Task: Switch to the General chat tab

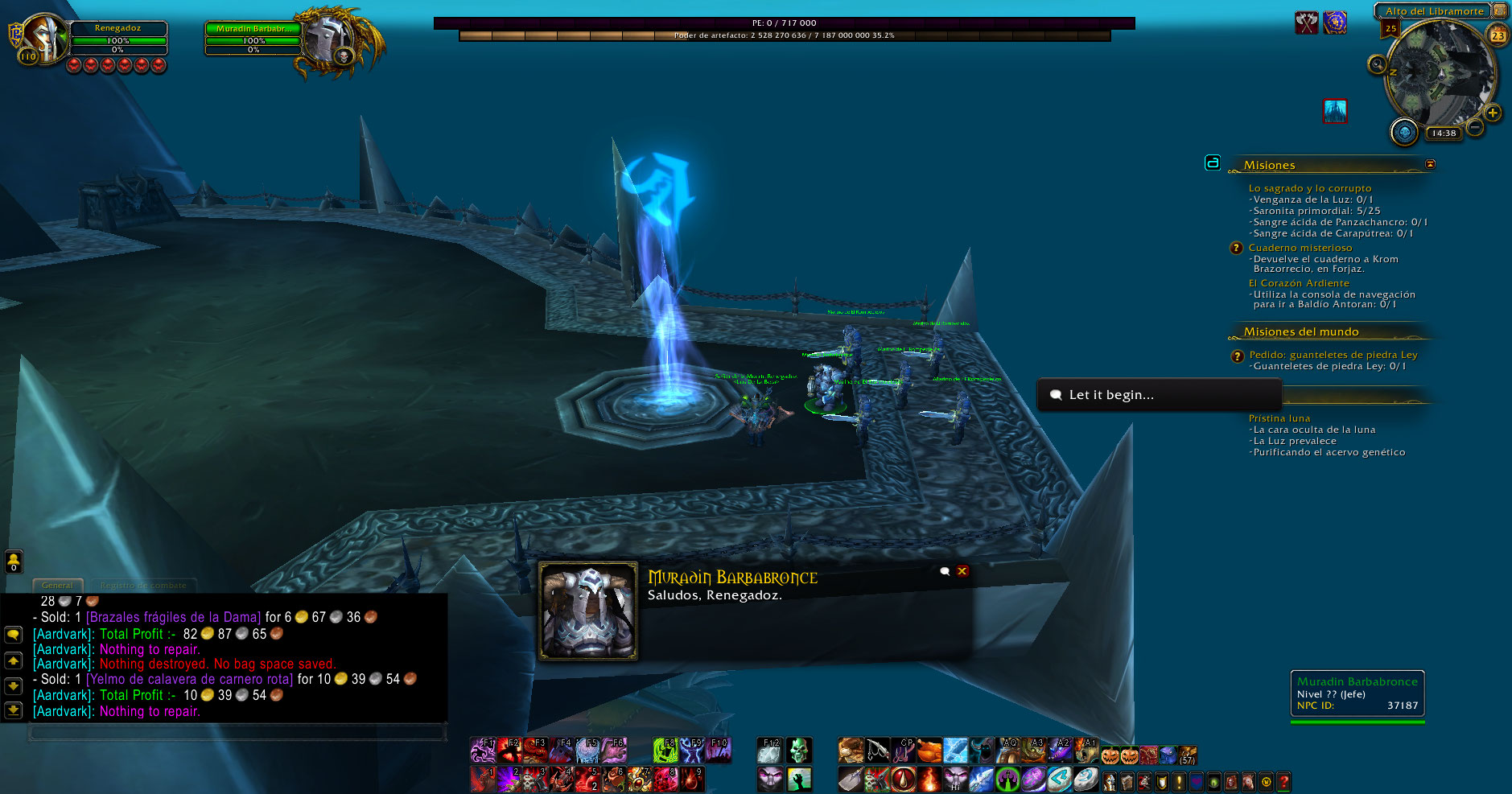Action: [x=57, y=586]
